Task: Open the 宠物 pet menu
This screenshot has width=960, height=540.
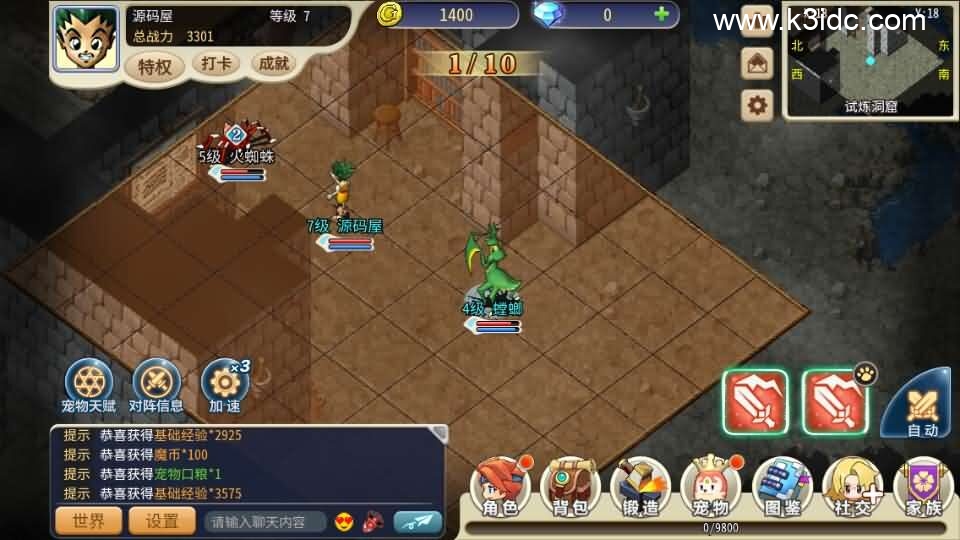Action: 709,488
